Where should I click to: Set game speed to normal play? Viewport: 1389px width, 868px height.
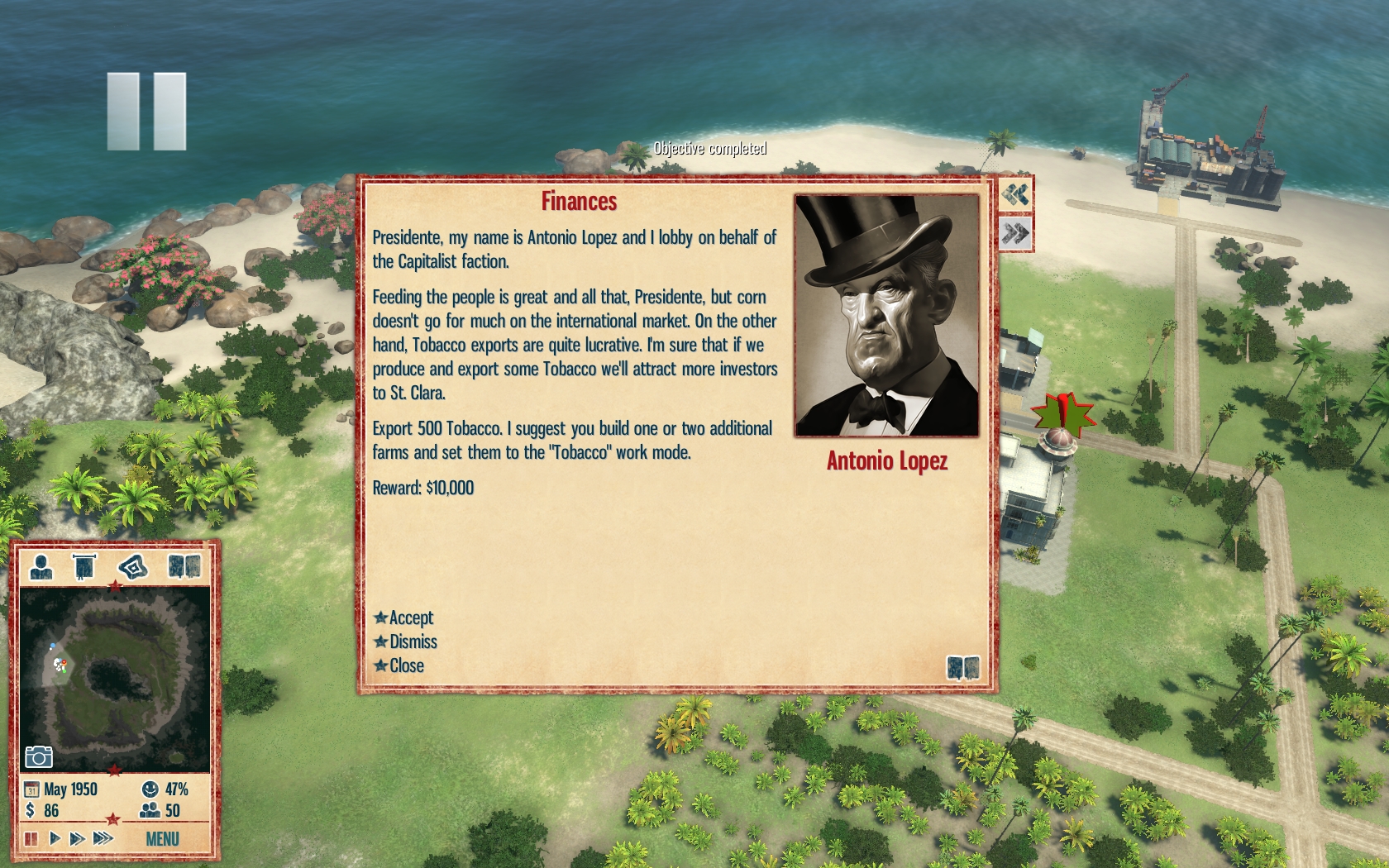click(x=55, y=839)
